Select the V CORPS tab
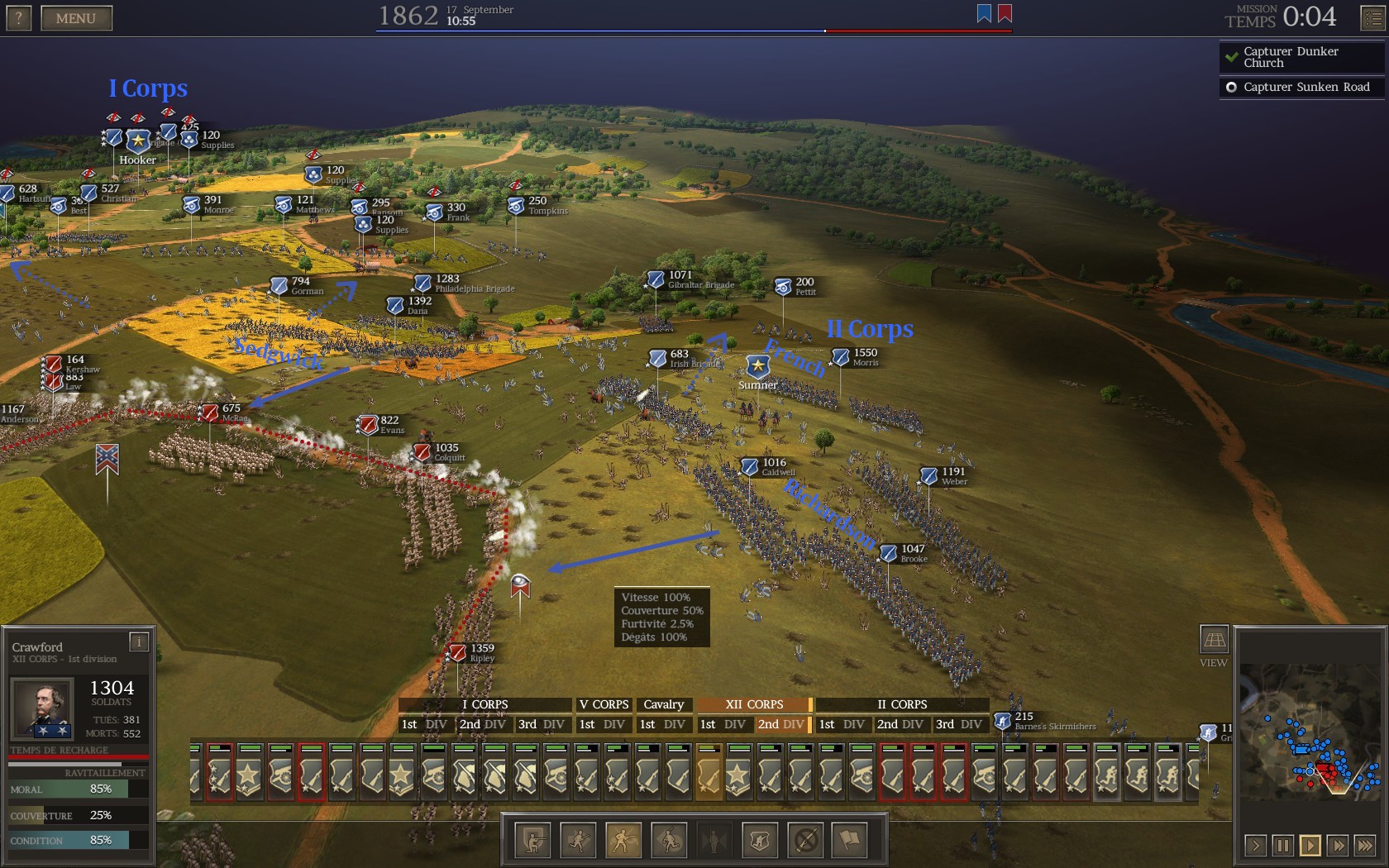Image resolution: width=1389 pixels, height=868 pixels. pos(604,704)
